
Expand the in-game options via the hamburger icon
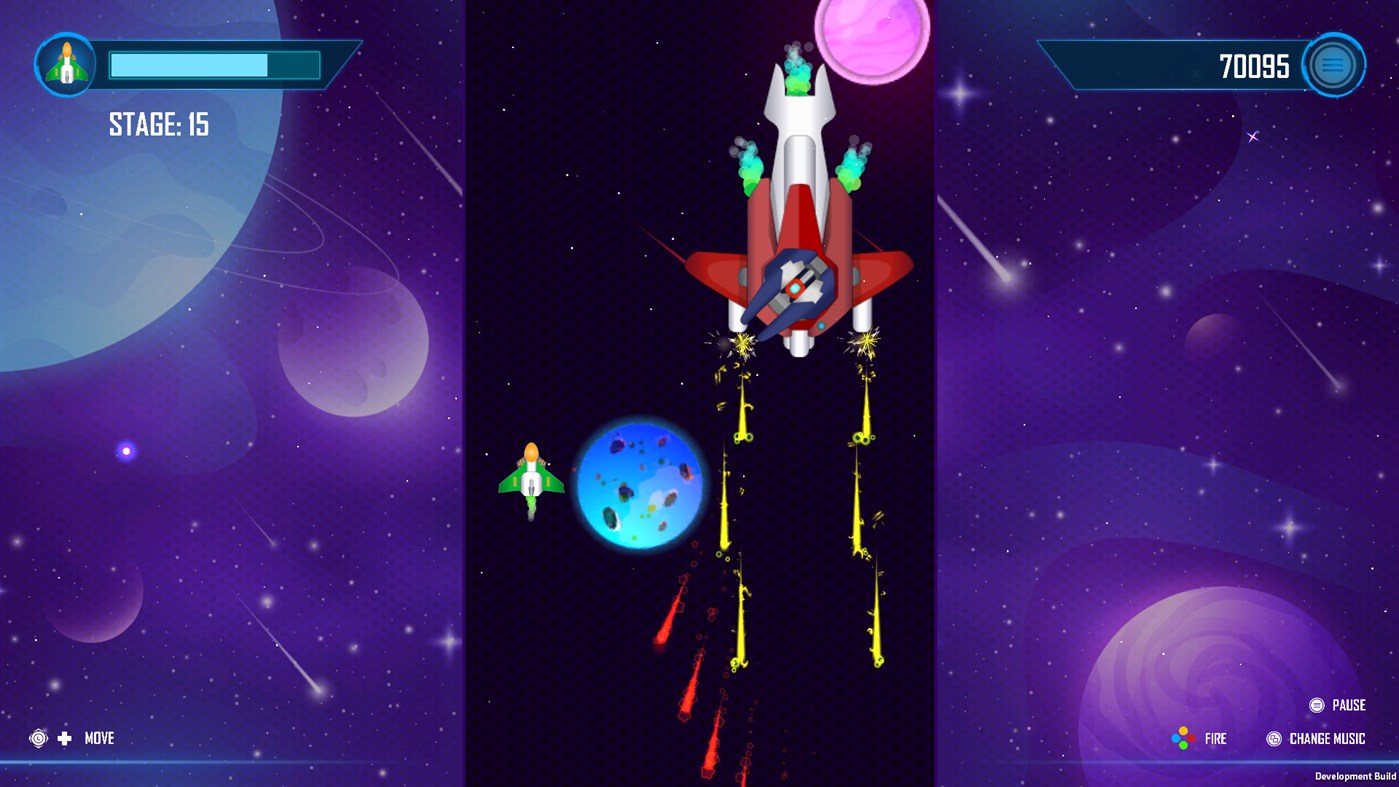(1332, 63)
